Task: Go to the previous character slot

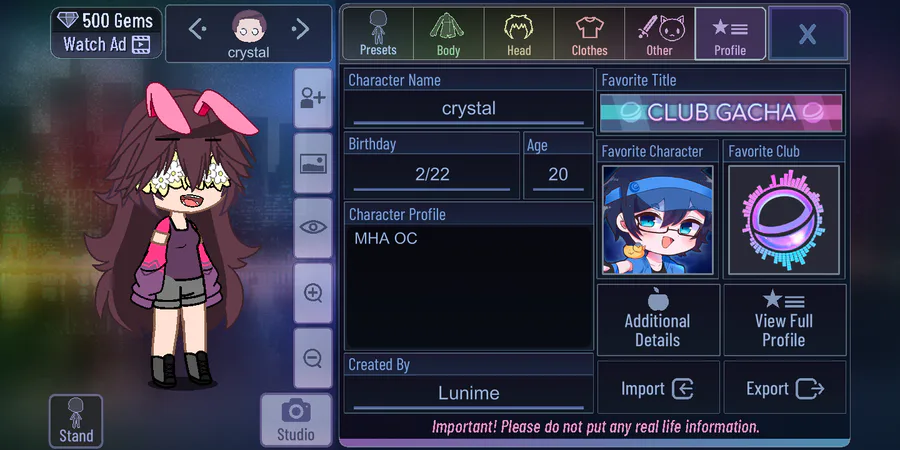Action: (197, 30)
